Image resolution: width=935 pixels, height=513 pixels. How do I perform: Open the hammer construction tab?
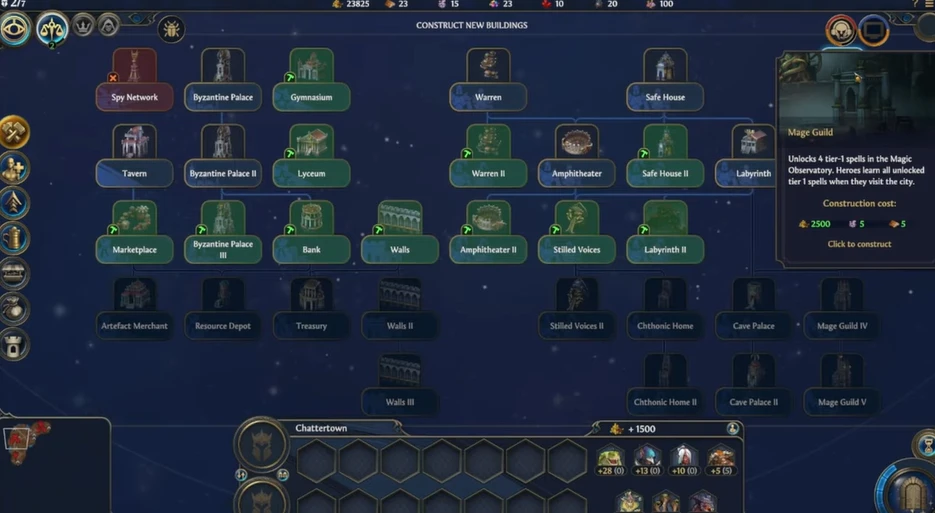tap(15, 132)
